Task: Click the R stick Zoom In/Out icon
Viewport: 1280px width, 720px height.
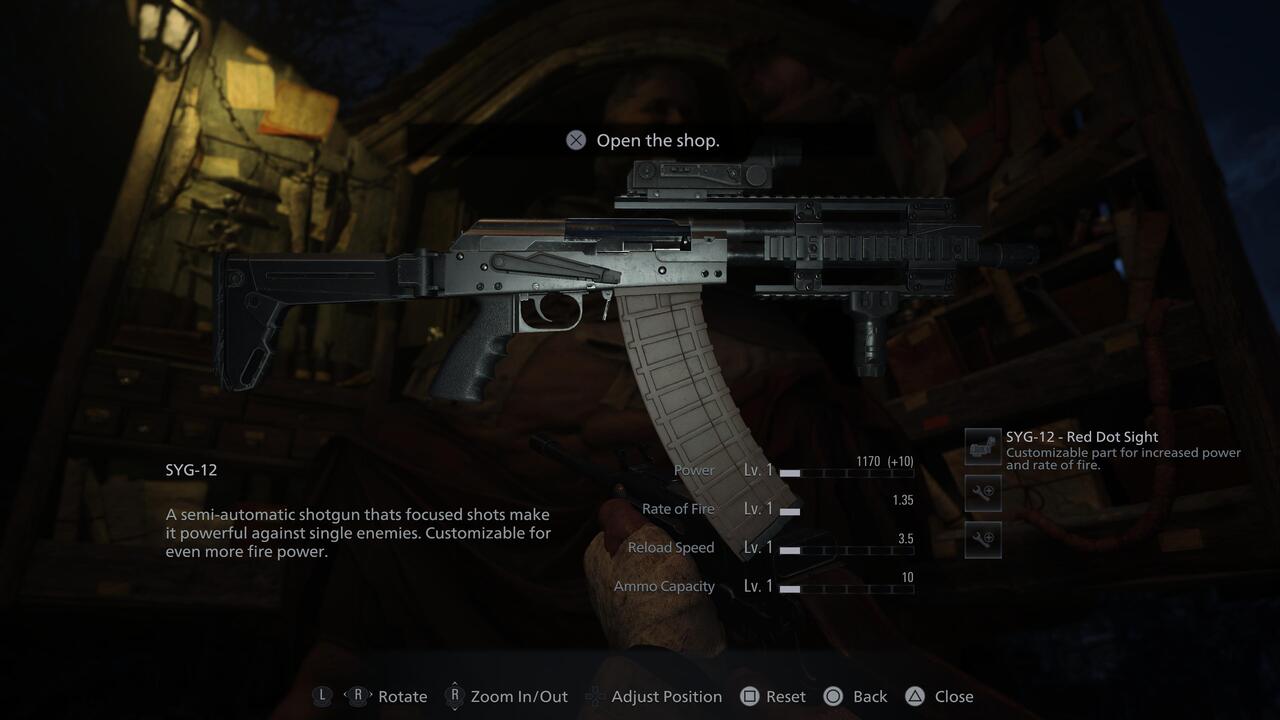Action: click(455, 696)
